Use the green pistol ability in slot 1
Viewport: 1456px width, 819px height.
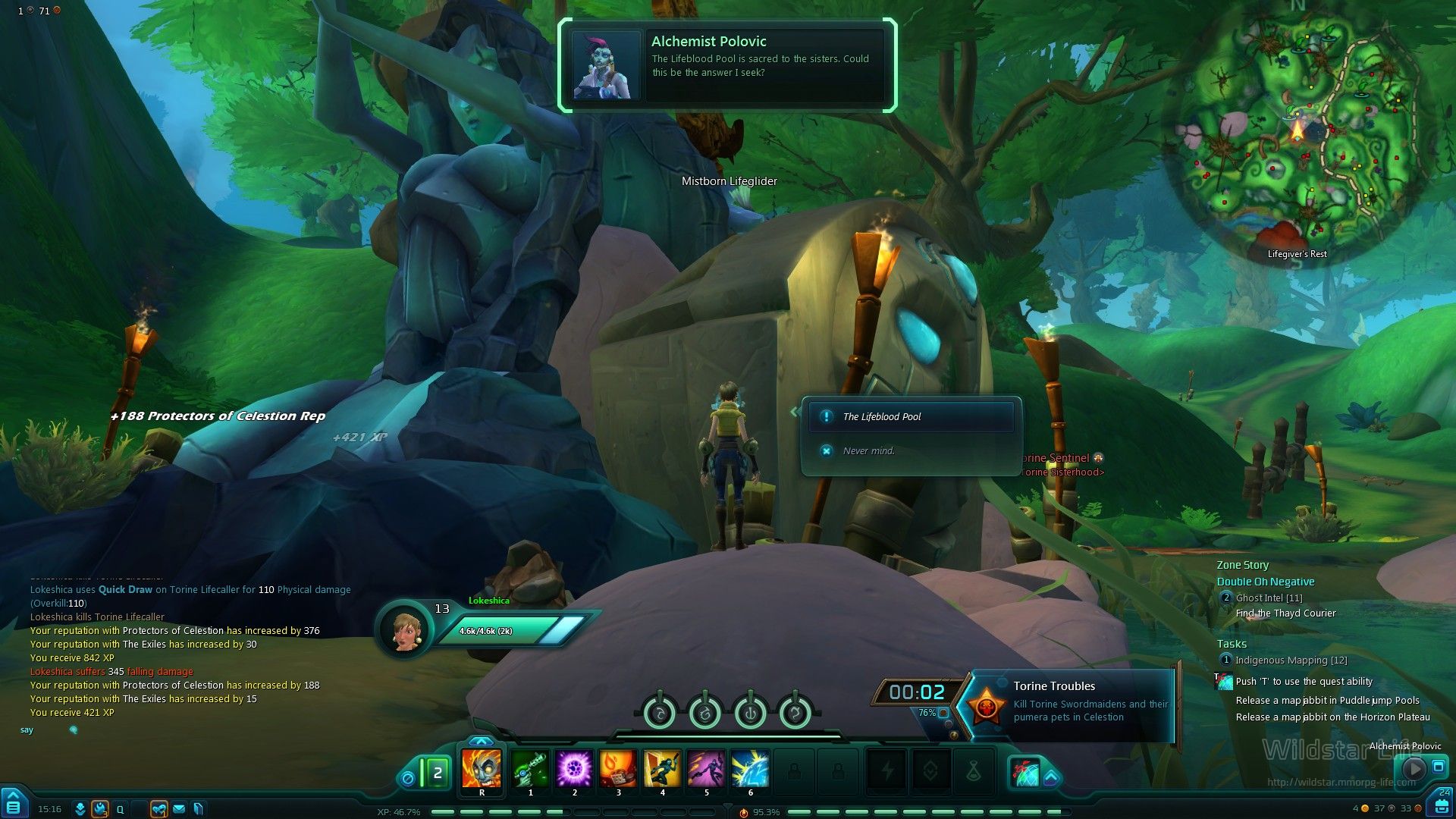click(x=530, y=768)
